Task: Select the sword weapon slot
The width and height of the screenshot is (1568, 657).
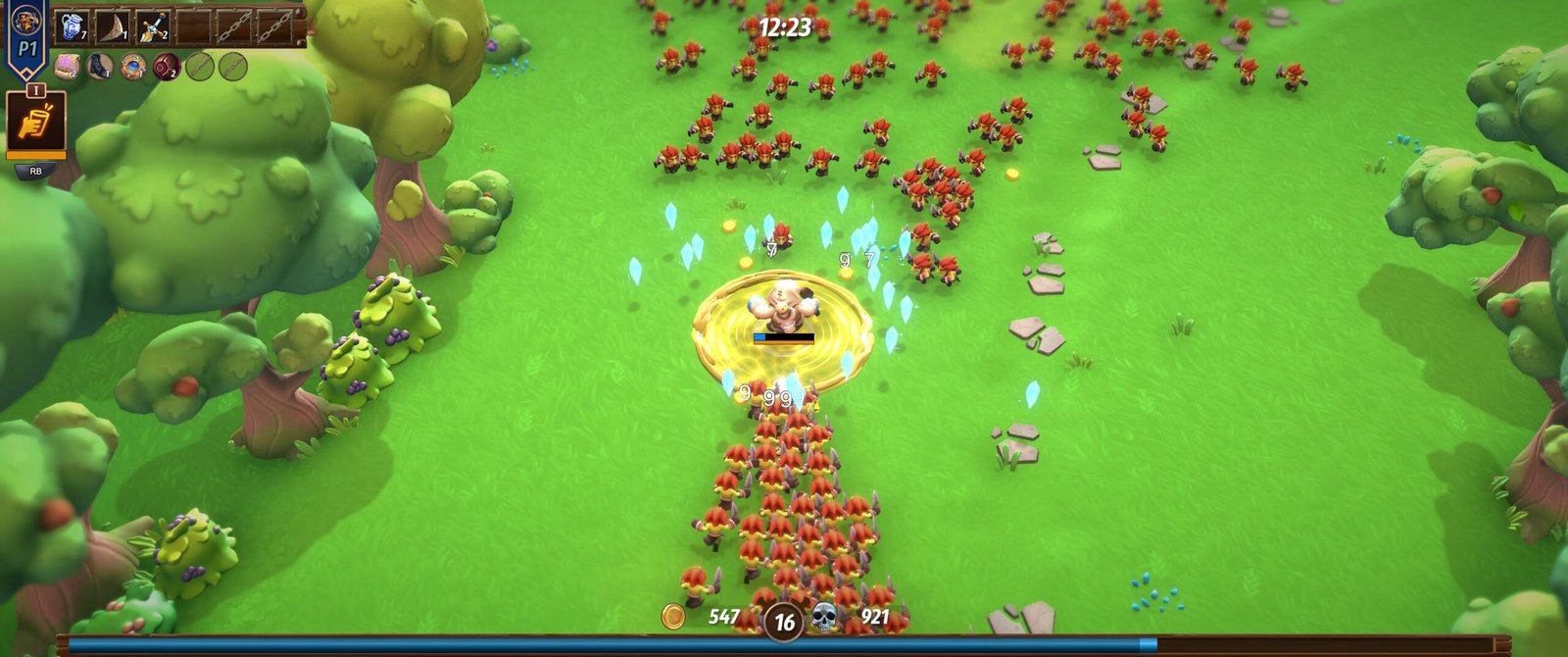Action: tap(153, 26)
